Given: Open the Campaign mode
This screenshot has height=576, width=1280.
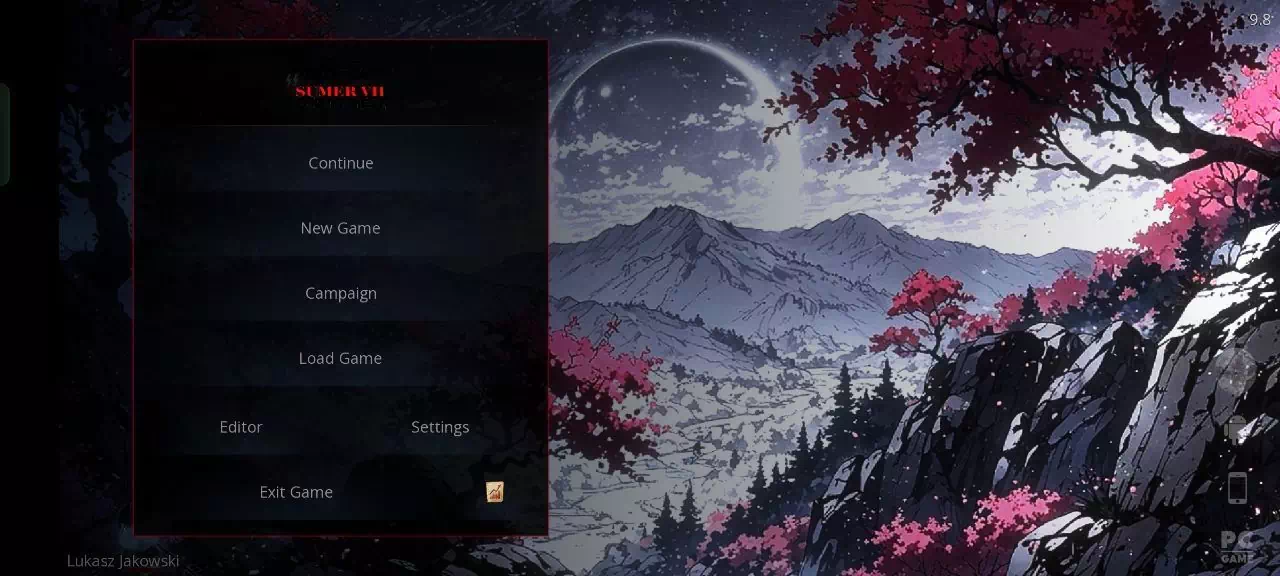Looking at the screenshot, I should coord(340,293).
